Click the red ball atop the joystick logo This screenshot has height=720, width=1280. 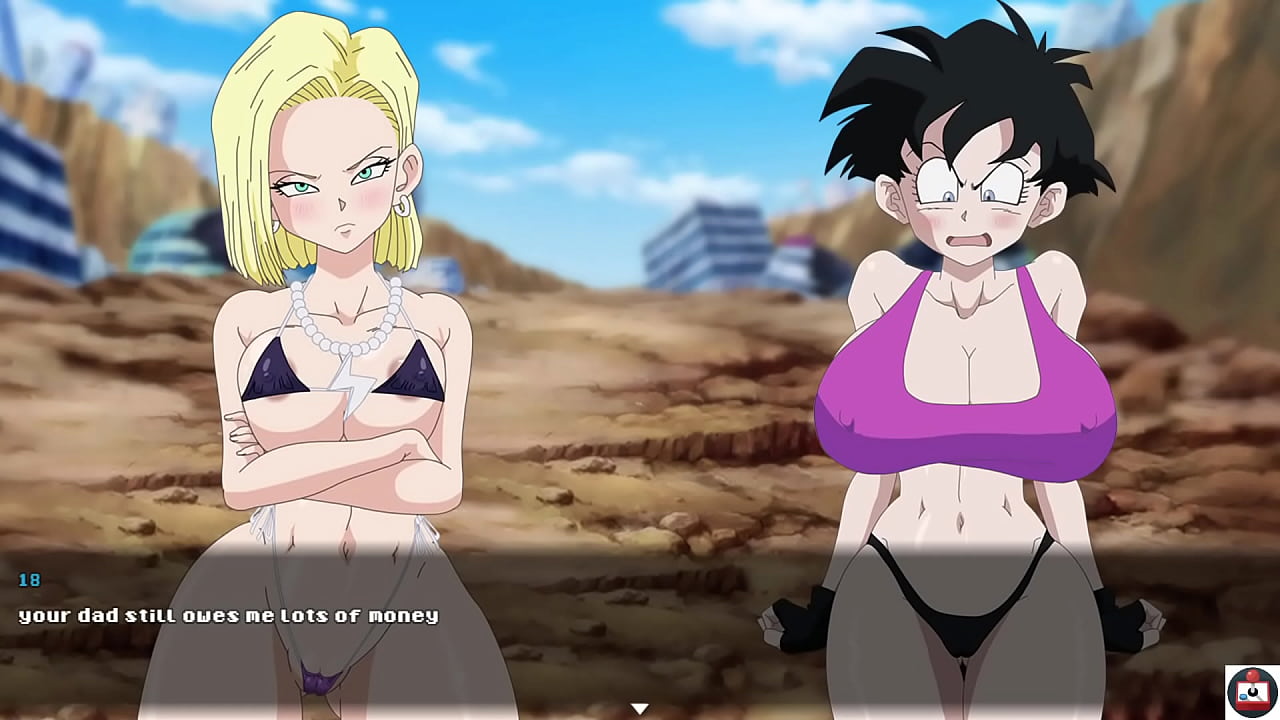click(x=1253, y=675)
